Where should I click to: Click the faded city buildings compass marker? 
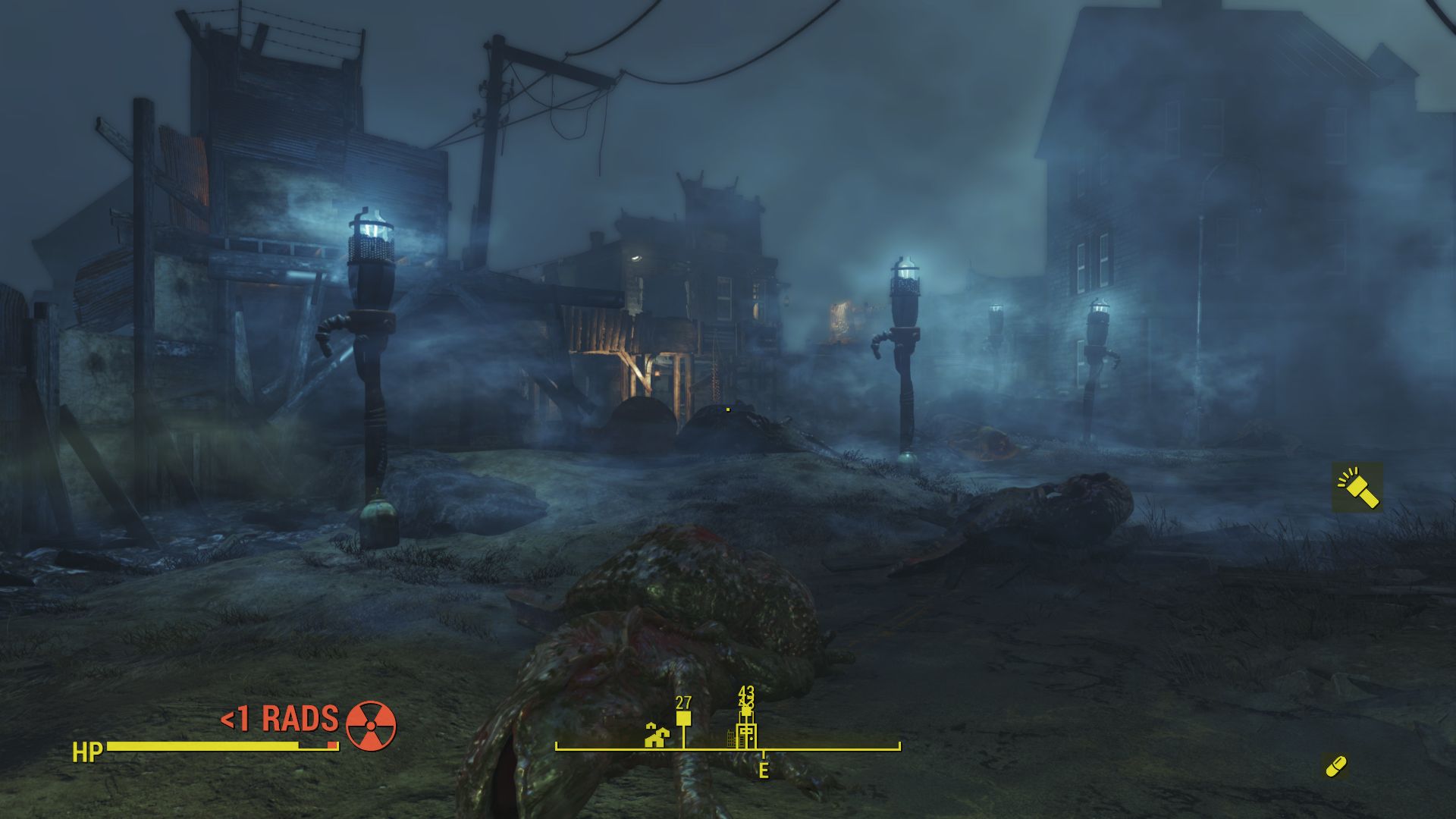point(732,738)
